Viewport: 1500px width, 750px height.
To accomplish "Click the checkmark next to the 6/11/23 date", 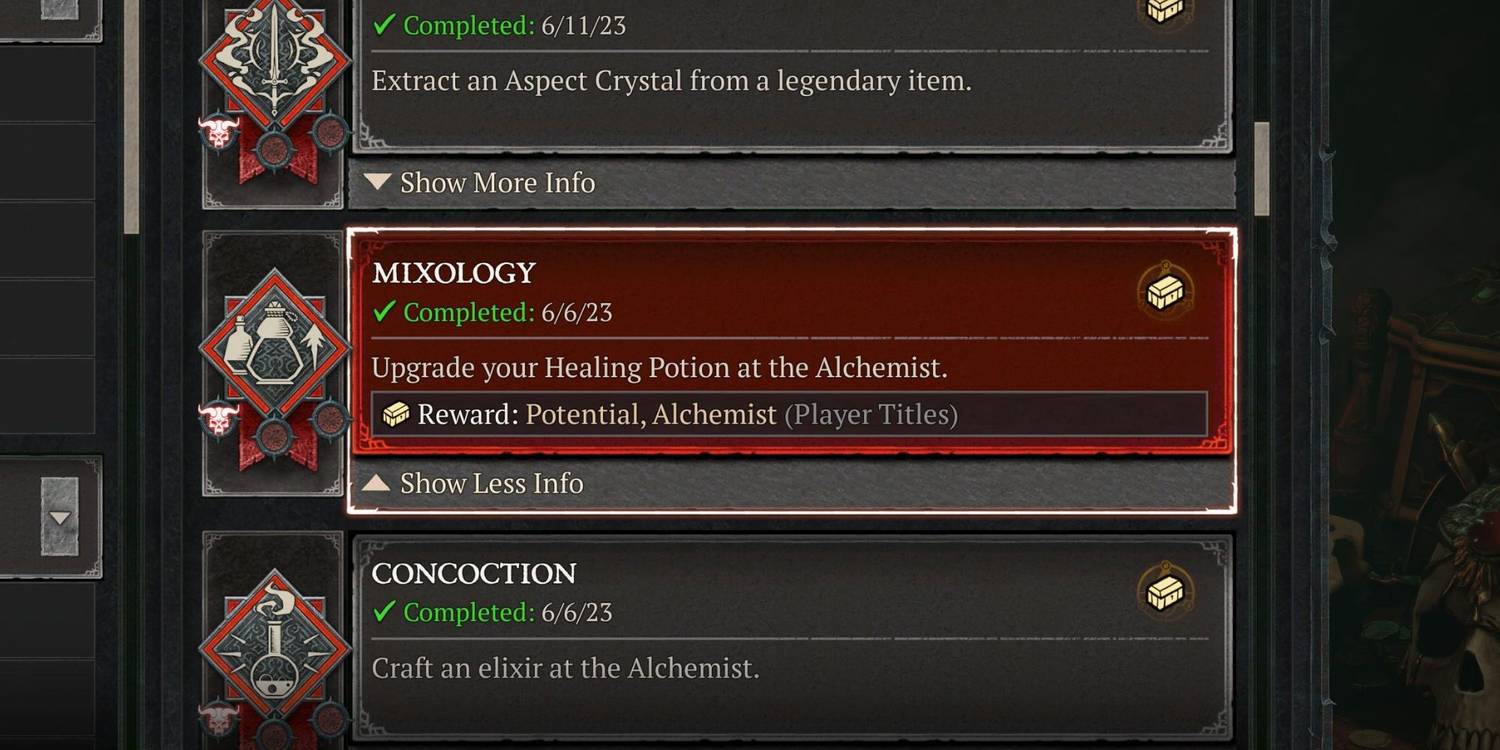I will pos(384,26).
